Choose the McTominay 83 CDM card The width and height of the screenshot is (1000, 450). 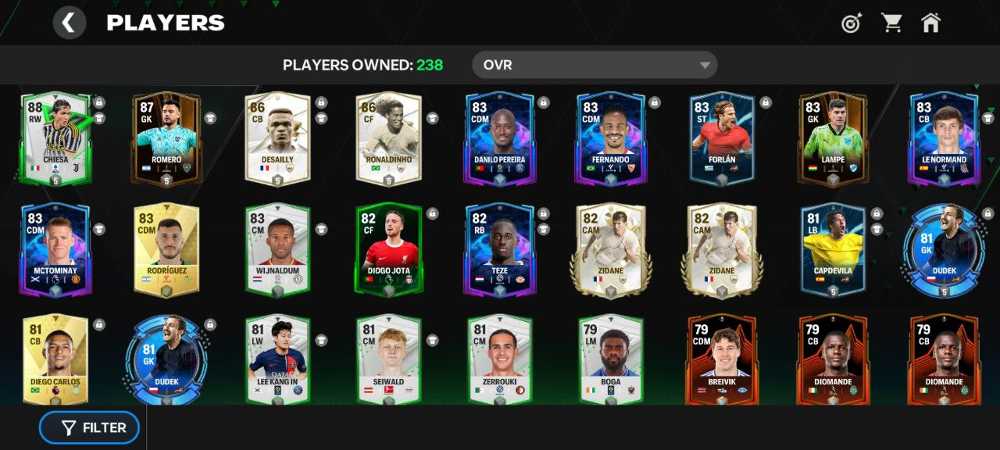click(x=55, y=250)
